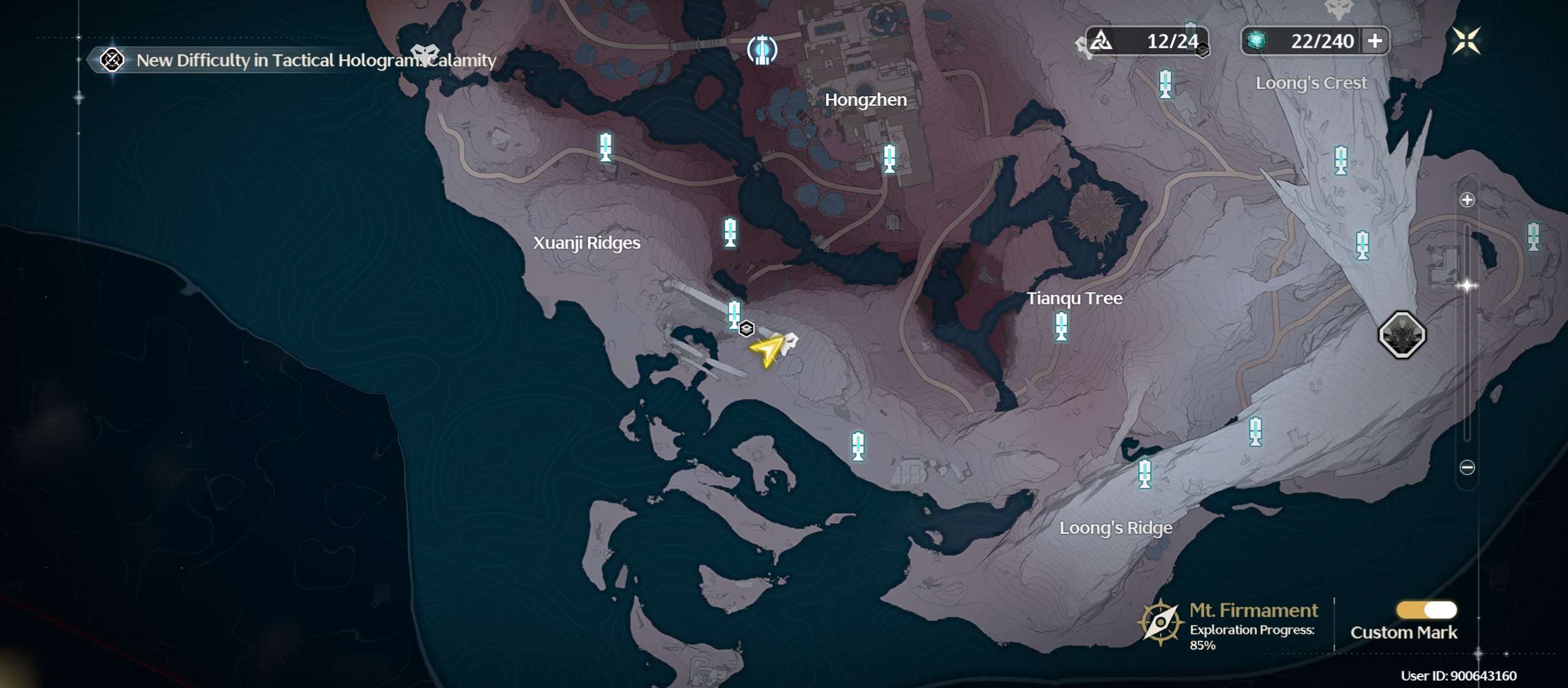
Task: Select the beacon inside Hongzhen town
Action: (x=889, y=158)
